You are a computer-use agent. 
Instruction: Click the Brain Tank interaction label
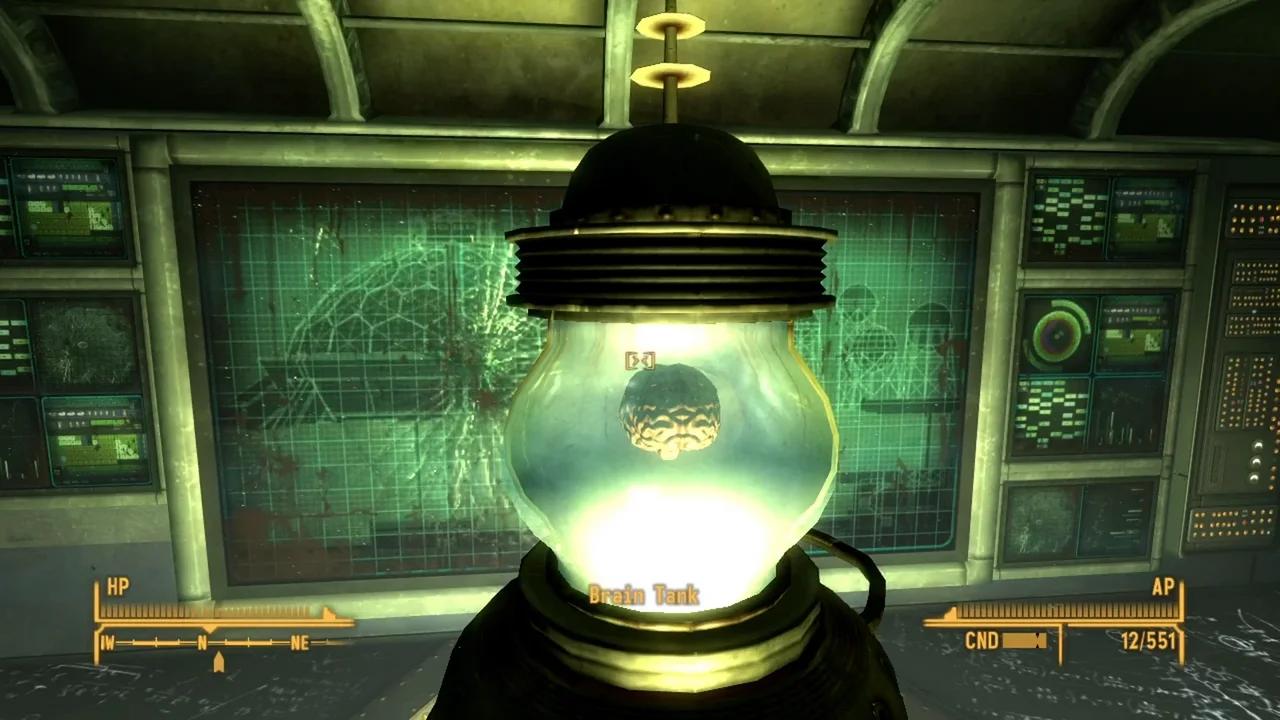click(644, 594)
